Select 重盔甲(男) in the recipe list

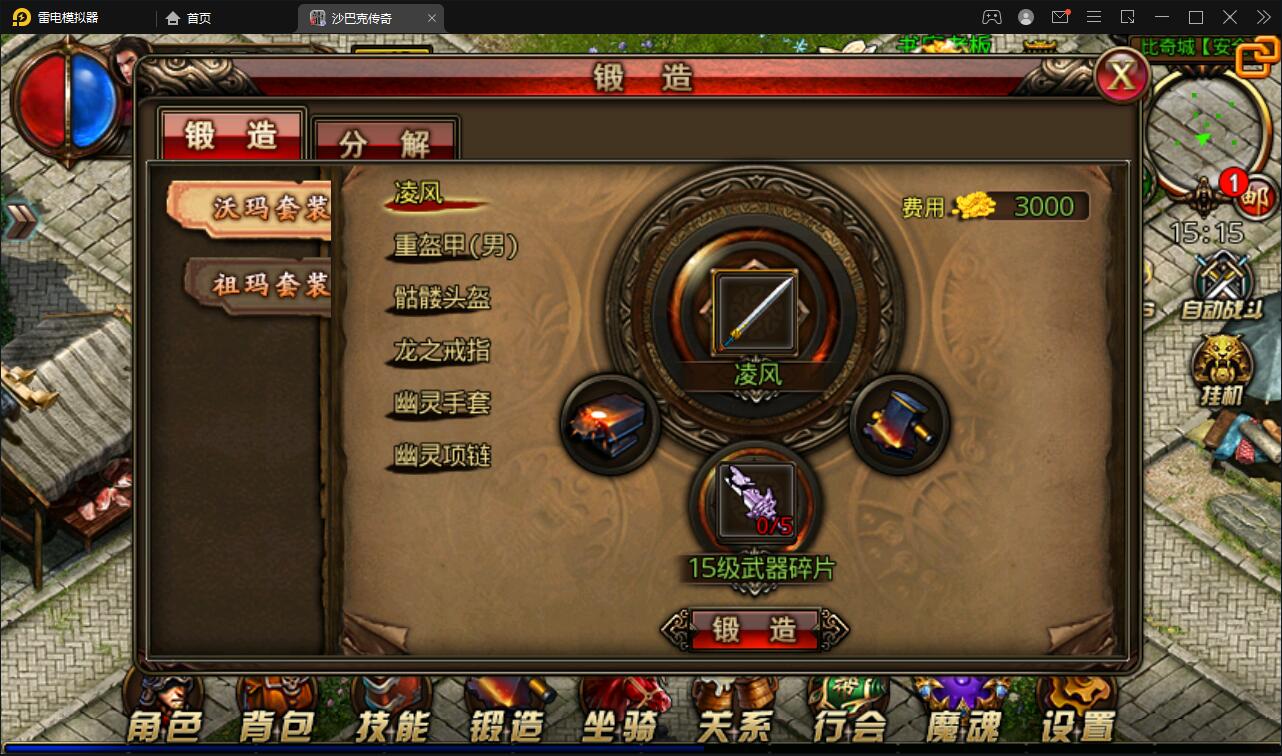click(x=456, y=246)
